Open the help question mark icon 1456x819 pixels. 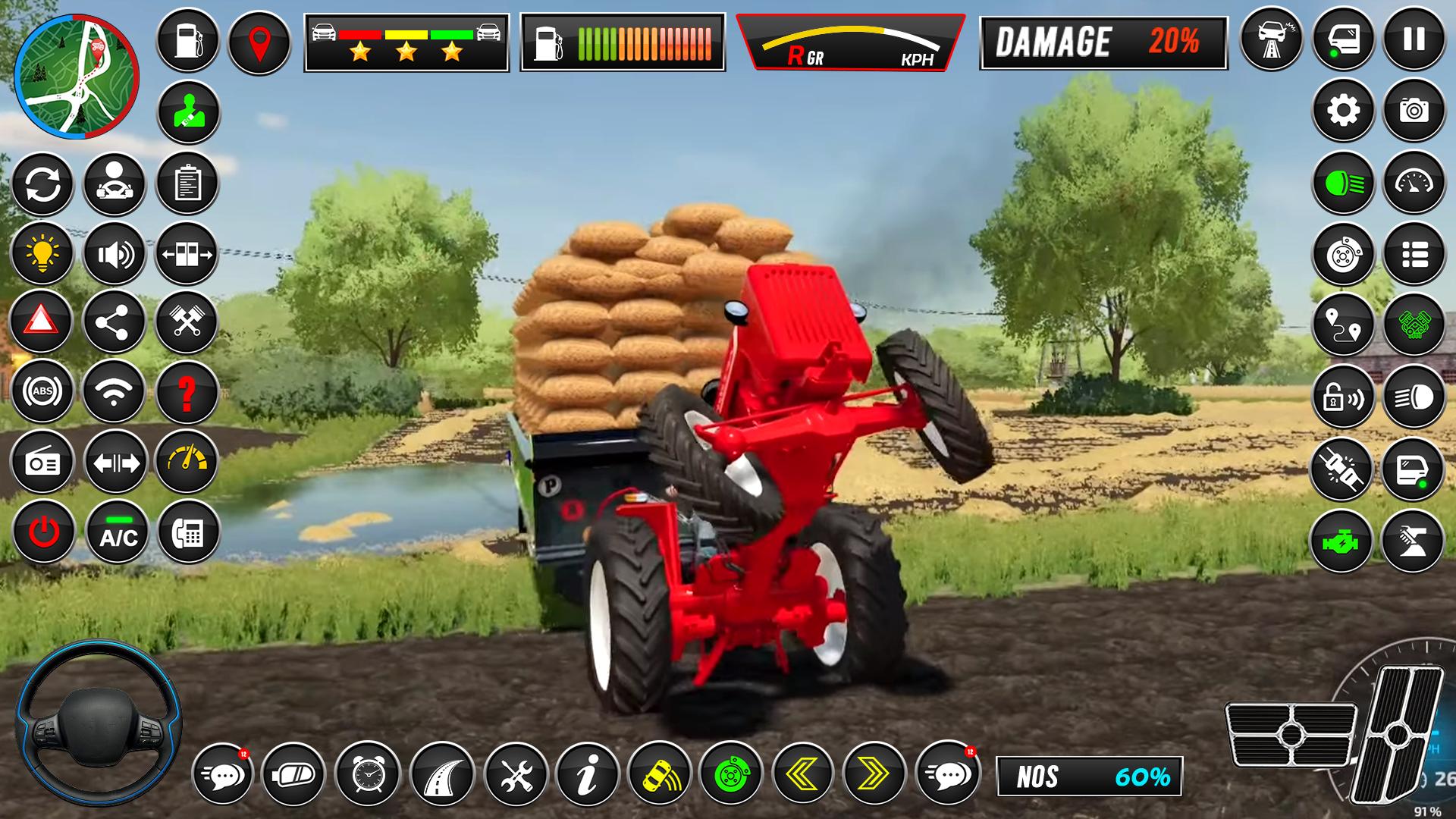click(188, 391)
